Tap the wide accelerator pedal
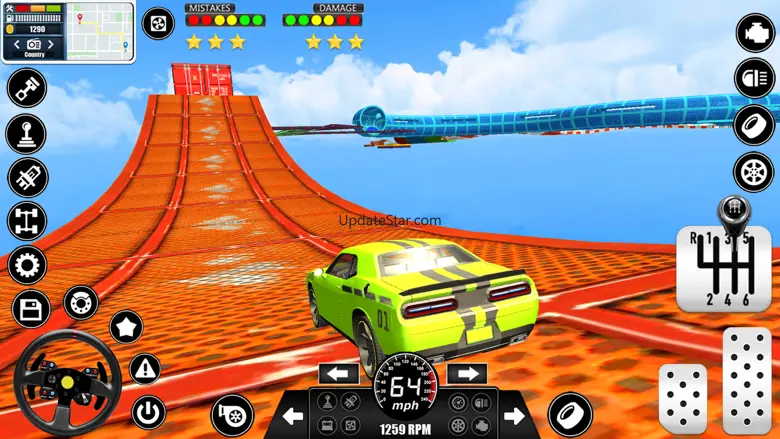Image resolution: width=780 pixels, height=439 pixels. (746, 381)
